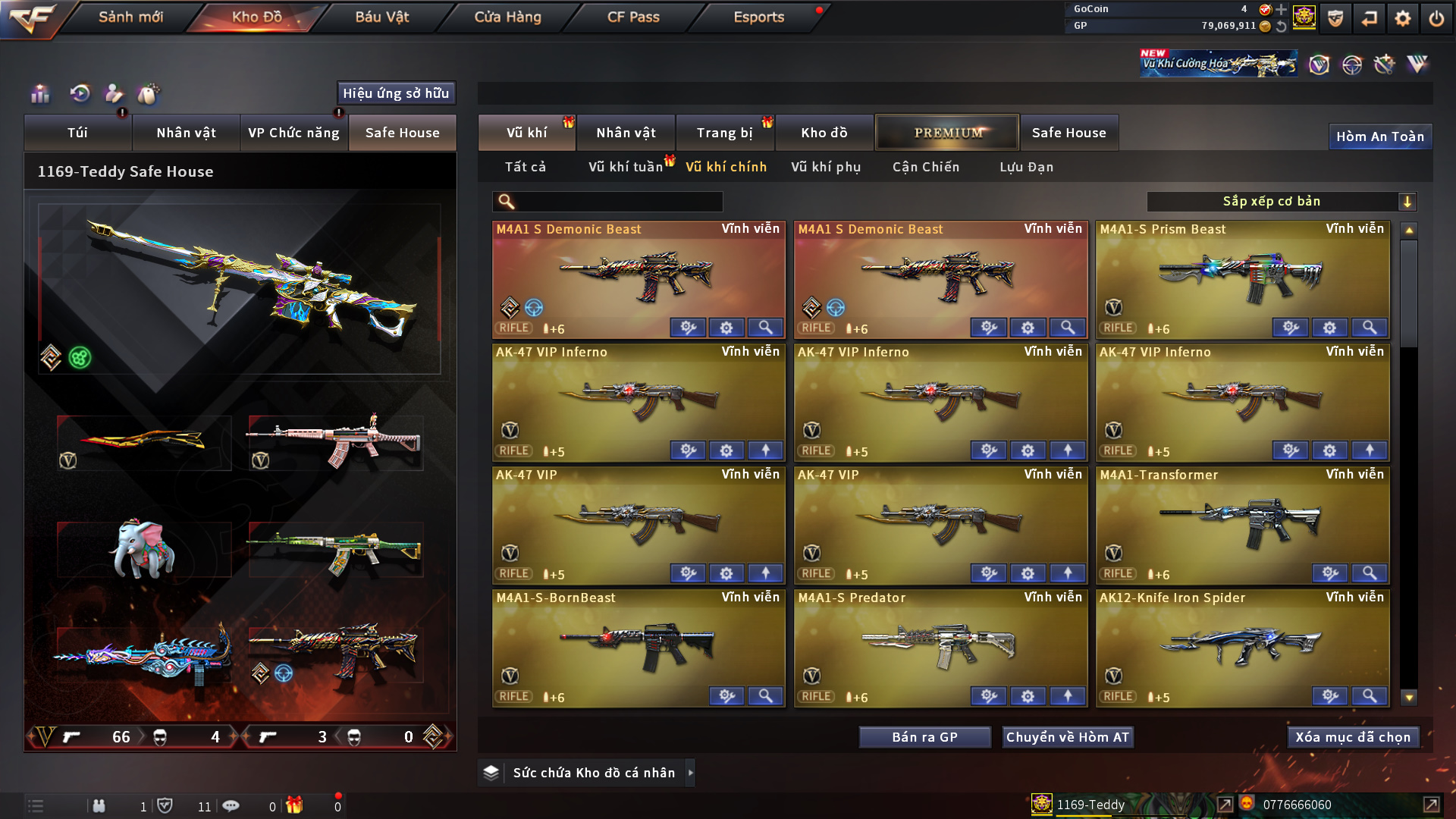This screenshot has width=1456, height=819.
Task: Select the Vũ khí phụ subcategory
Action: (826, 167)
